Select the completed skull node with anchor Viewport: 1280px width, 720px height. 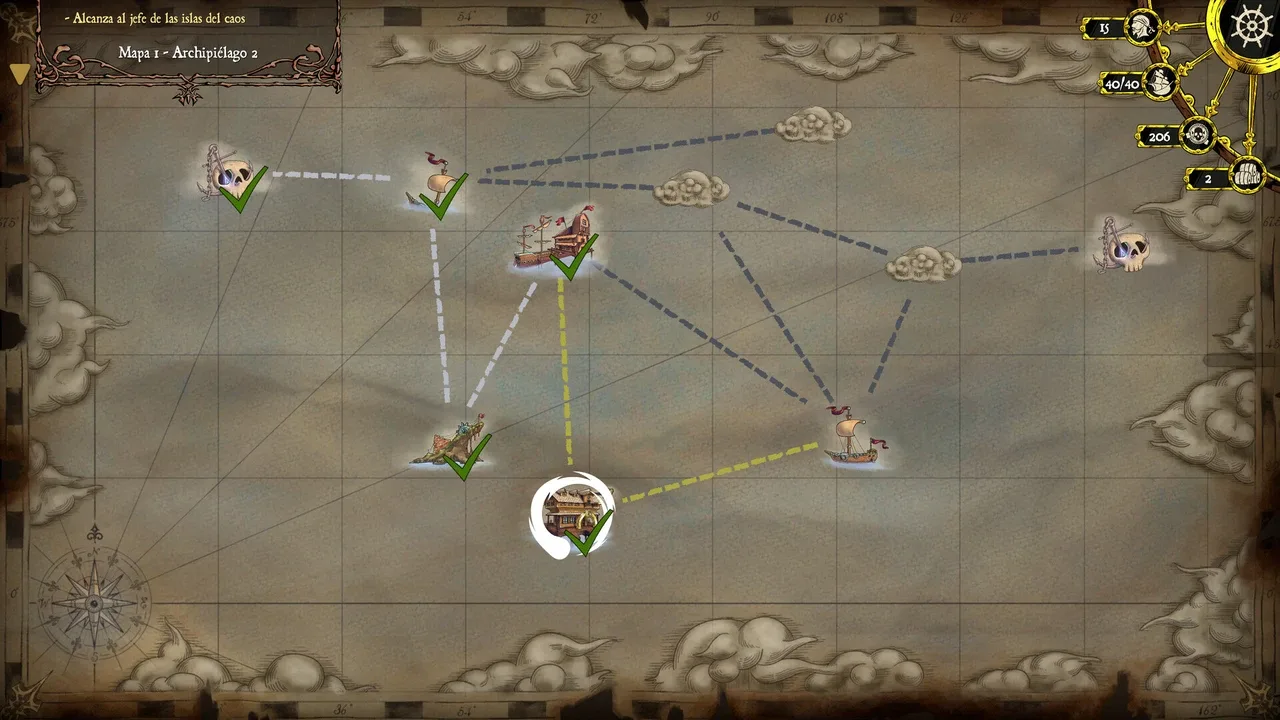230,178
